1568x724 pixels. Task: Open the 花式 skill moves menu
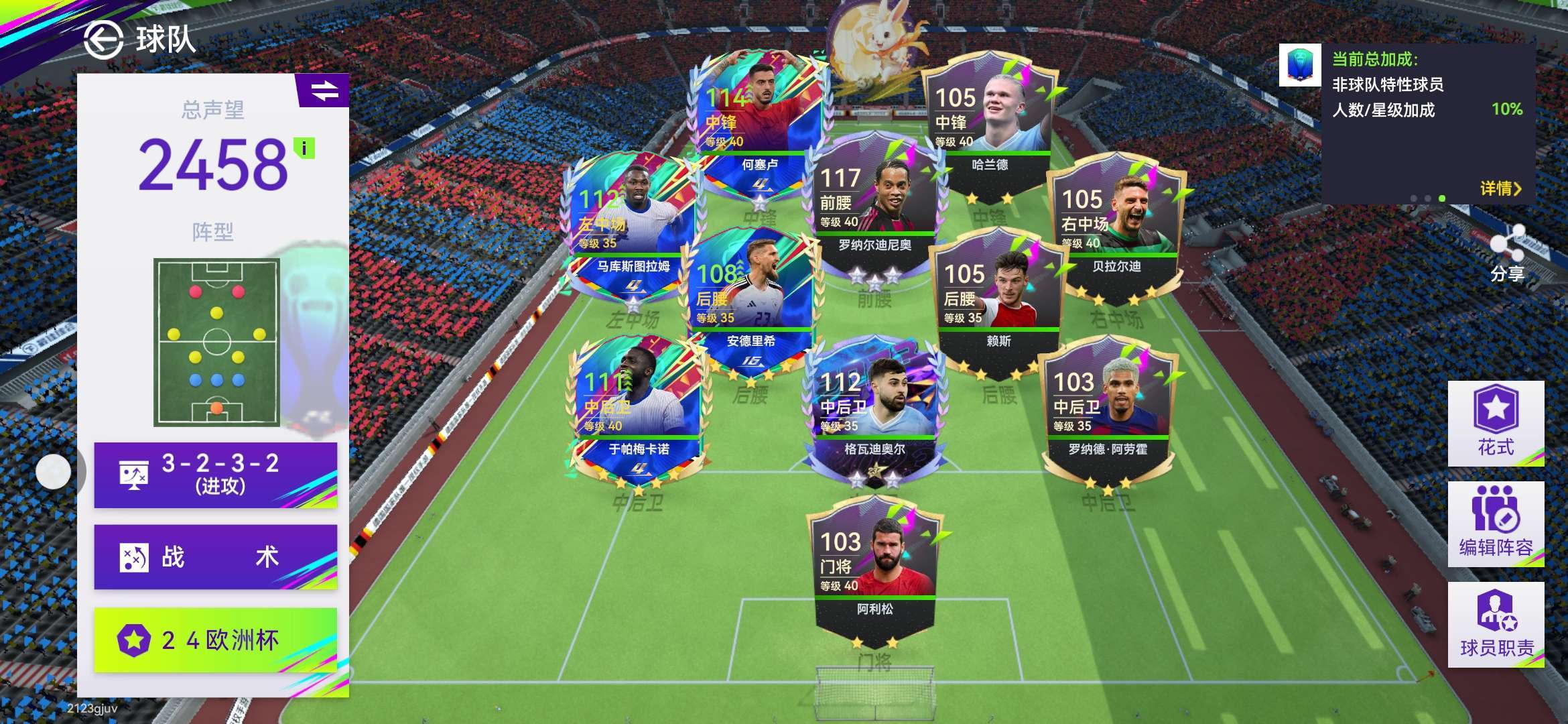click(x=1496, y=423)
